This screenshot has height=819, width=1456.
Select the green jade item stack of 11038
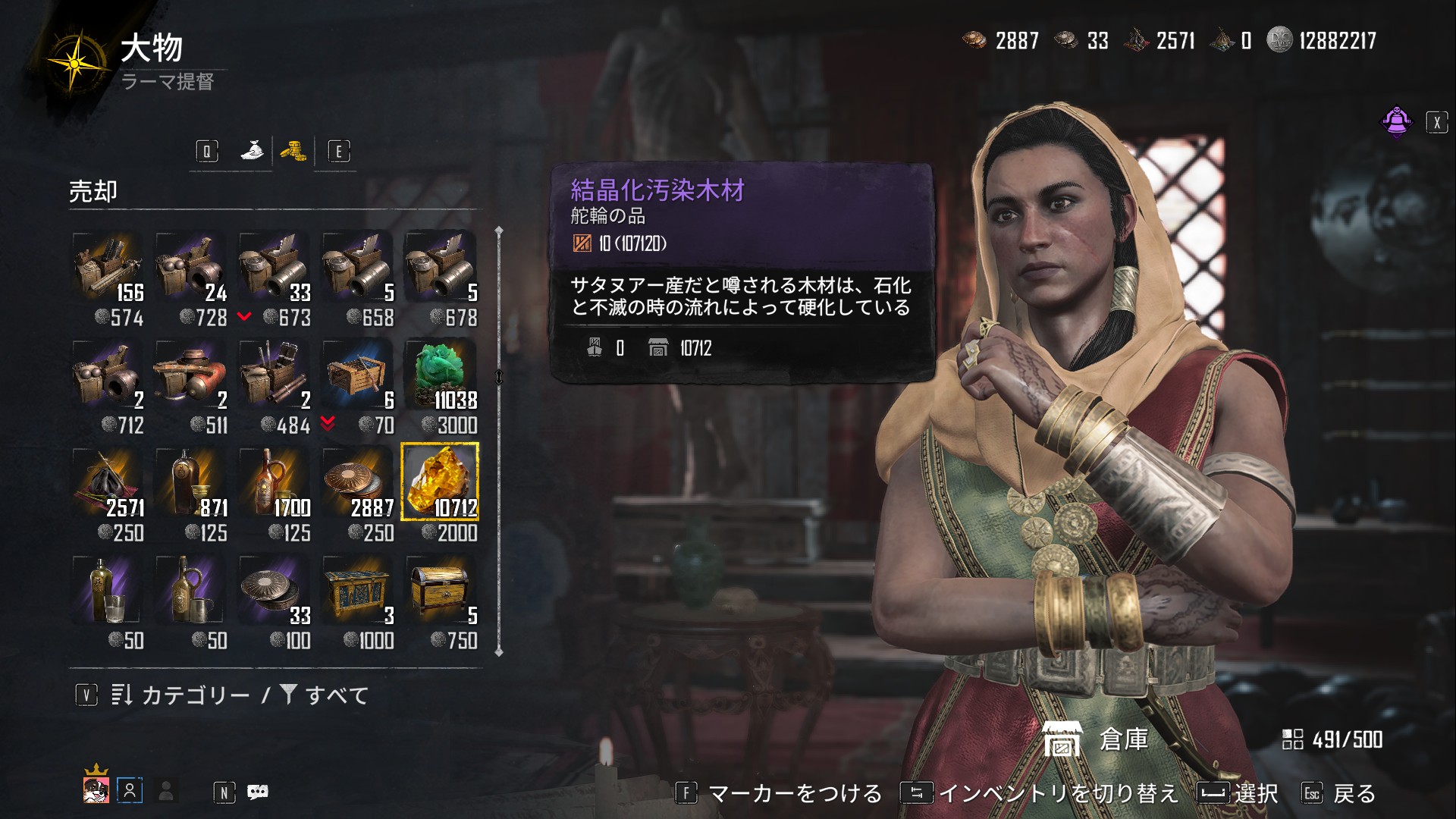click(440, 375)
